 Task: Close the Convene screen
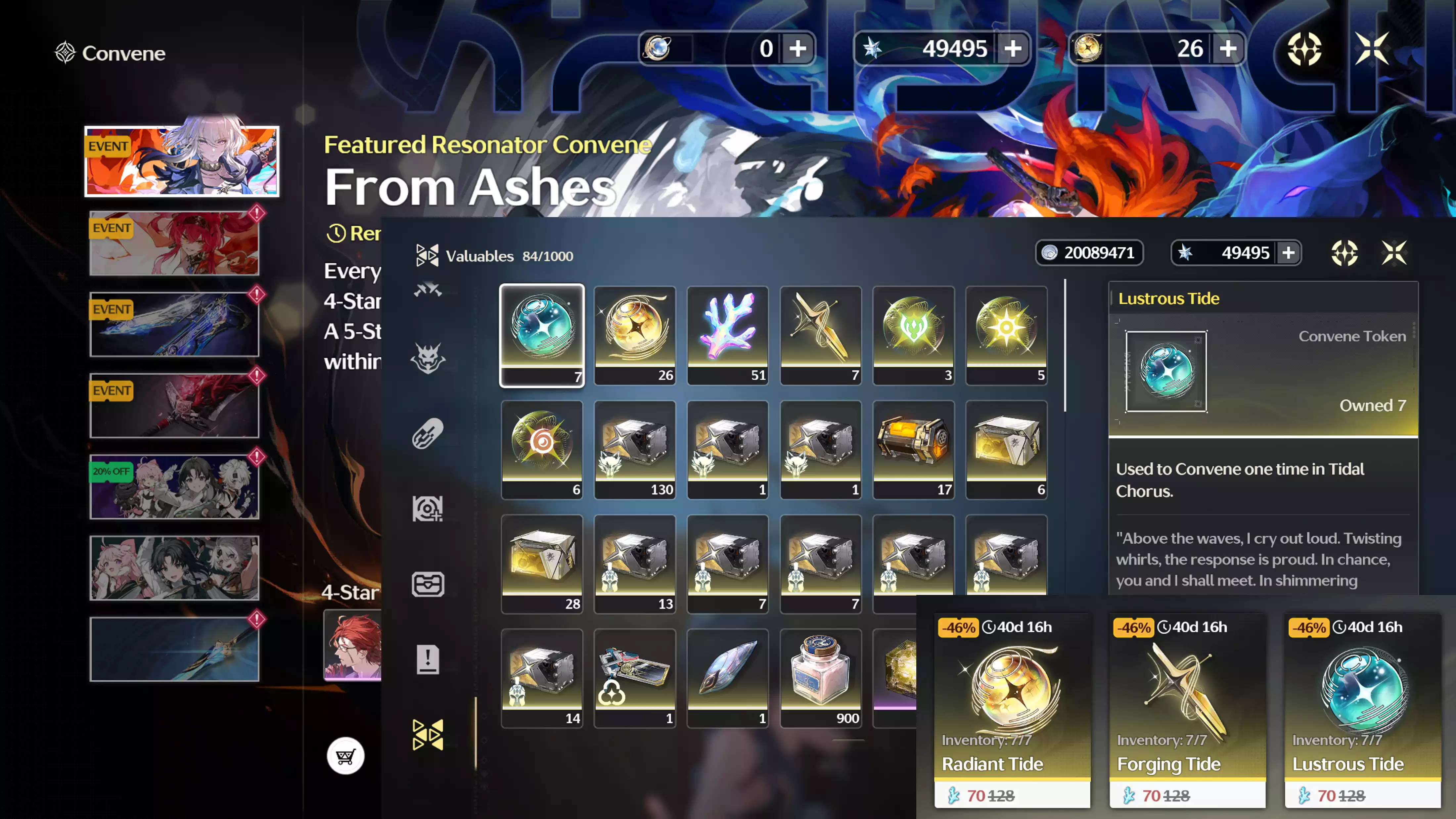click(1372, 49)
